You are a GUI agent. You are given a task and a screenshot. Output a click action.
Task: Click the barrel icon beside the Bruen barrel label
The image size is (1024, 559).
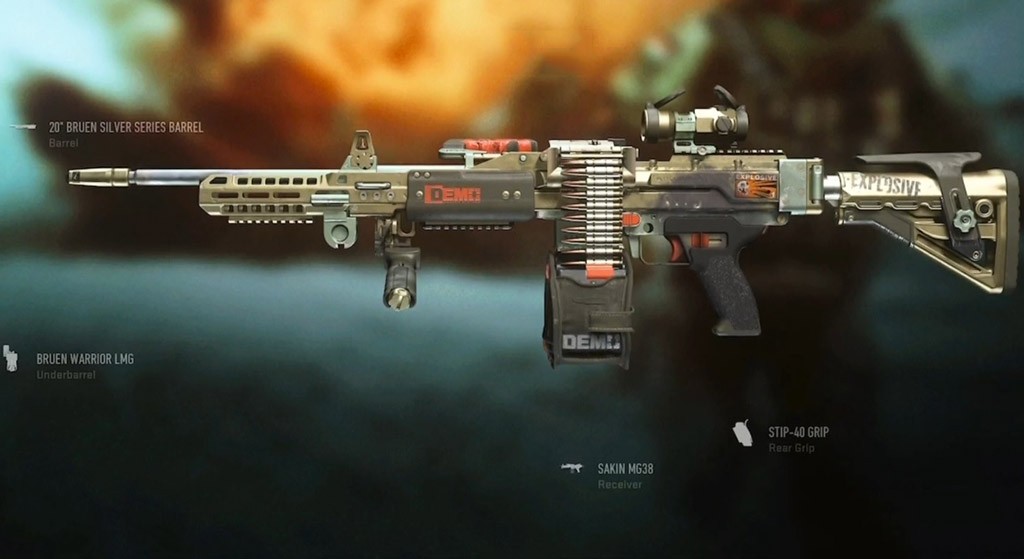(x=22, y=128)
